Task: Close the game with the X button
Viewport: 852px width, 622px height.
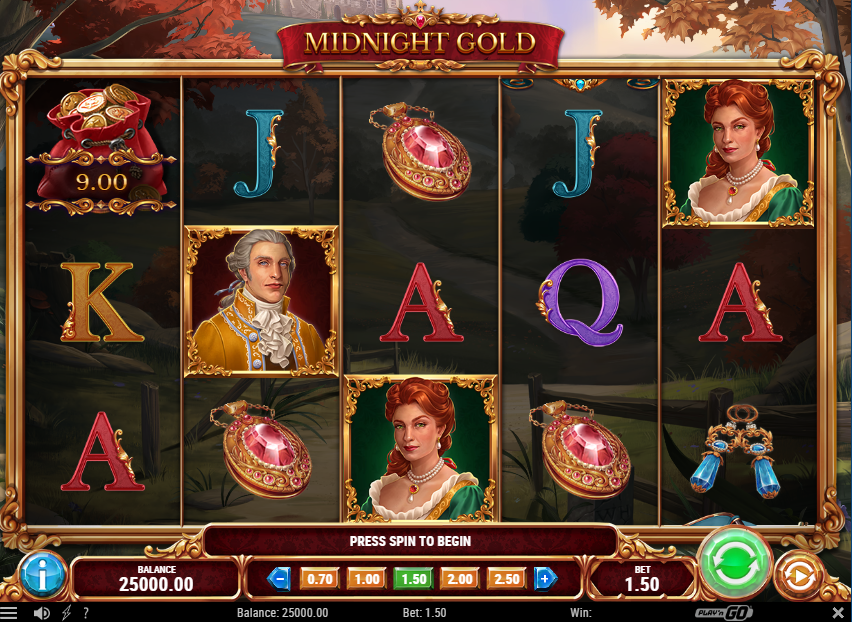Action: (x=838, y=612)
